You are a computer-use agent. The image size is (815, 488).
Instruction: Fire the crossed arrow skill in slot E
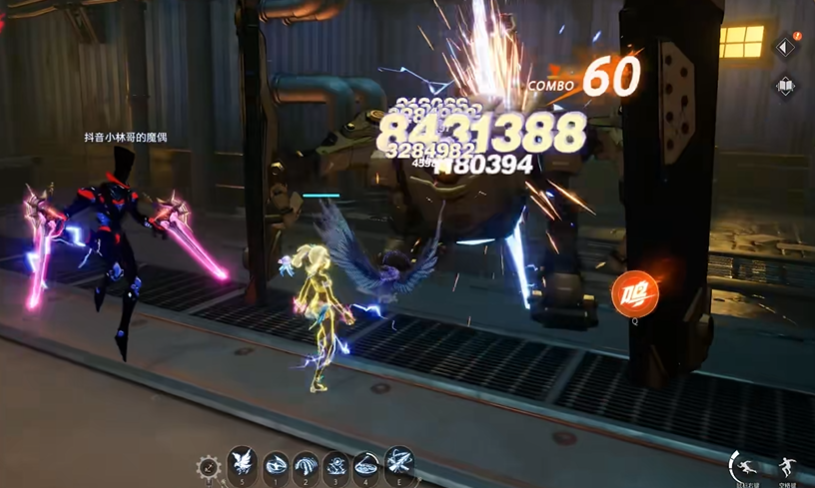coord(400,464)
